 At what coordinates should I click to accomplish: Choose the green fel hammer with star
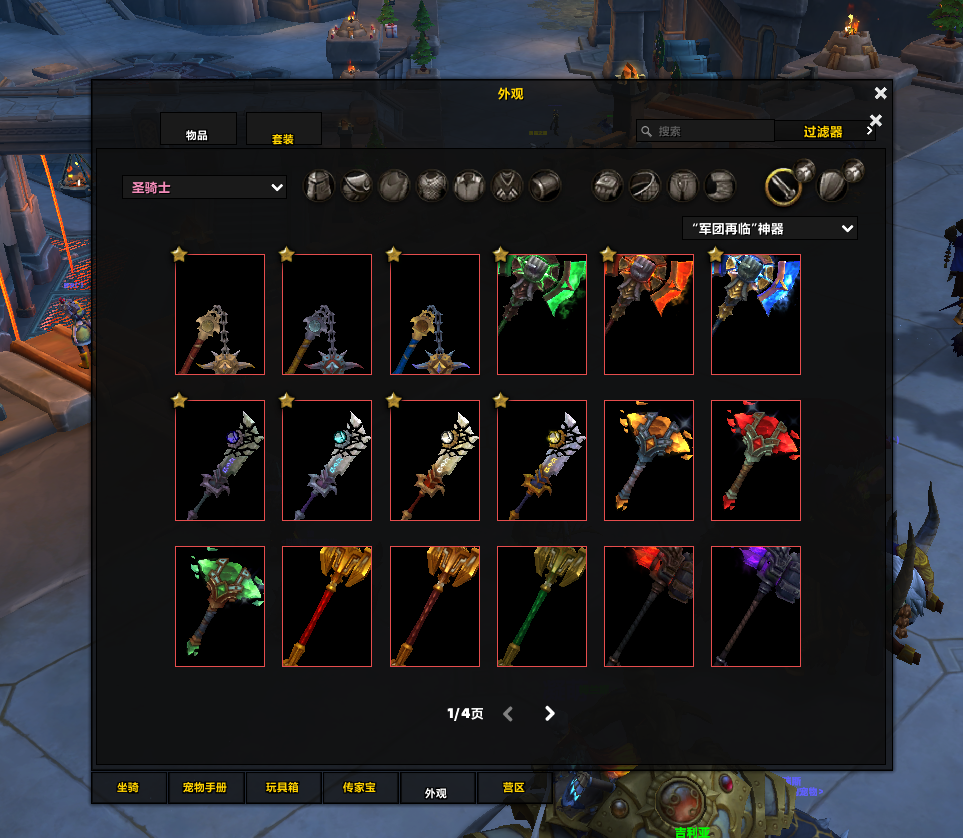pyautogui.click(x=541, y=314)
